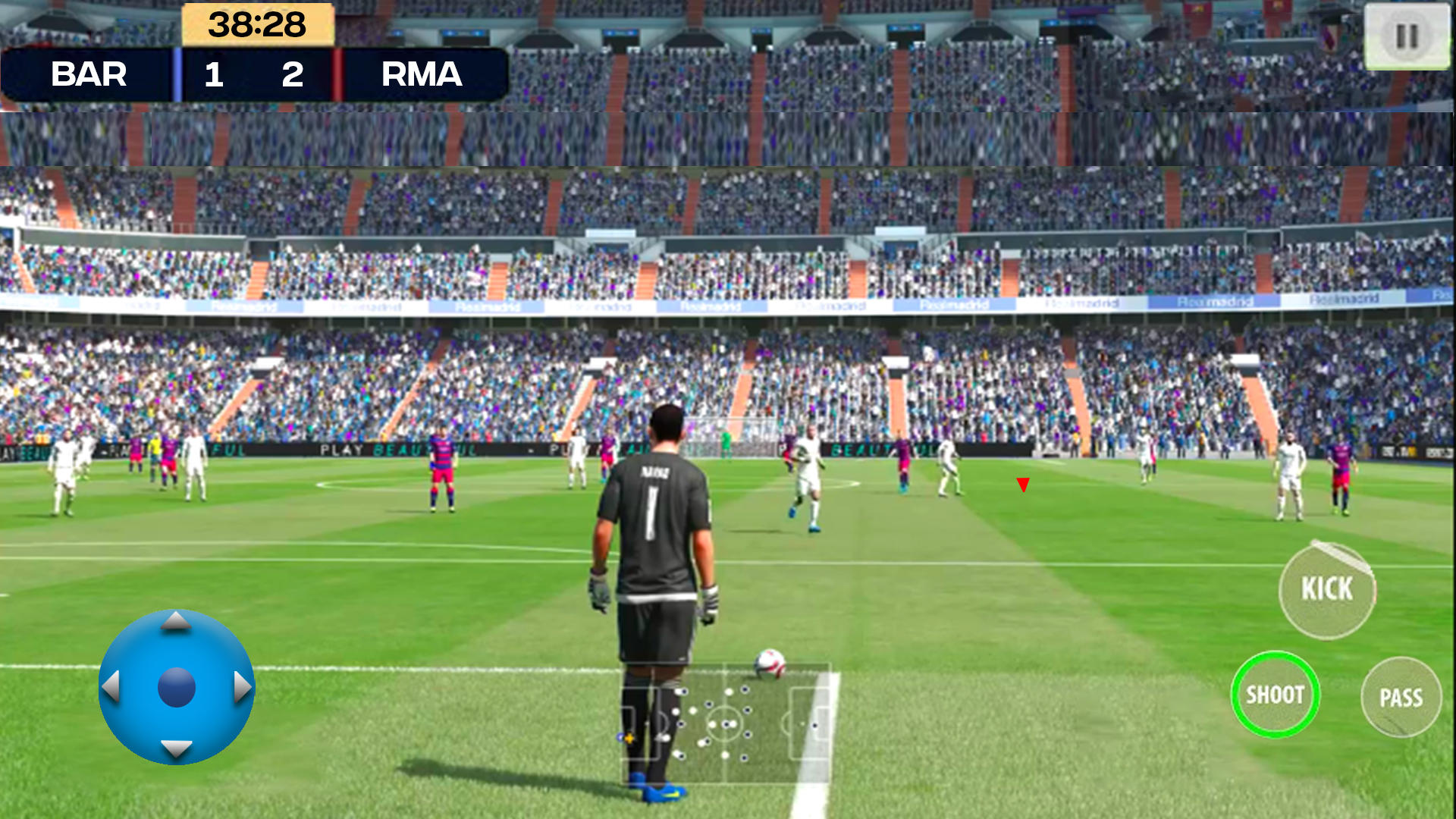The height and width of the screenshot is (819, 1456).
Task: Click the joystick's right arrow
Action: tap(242, 686)
